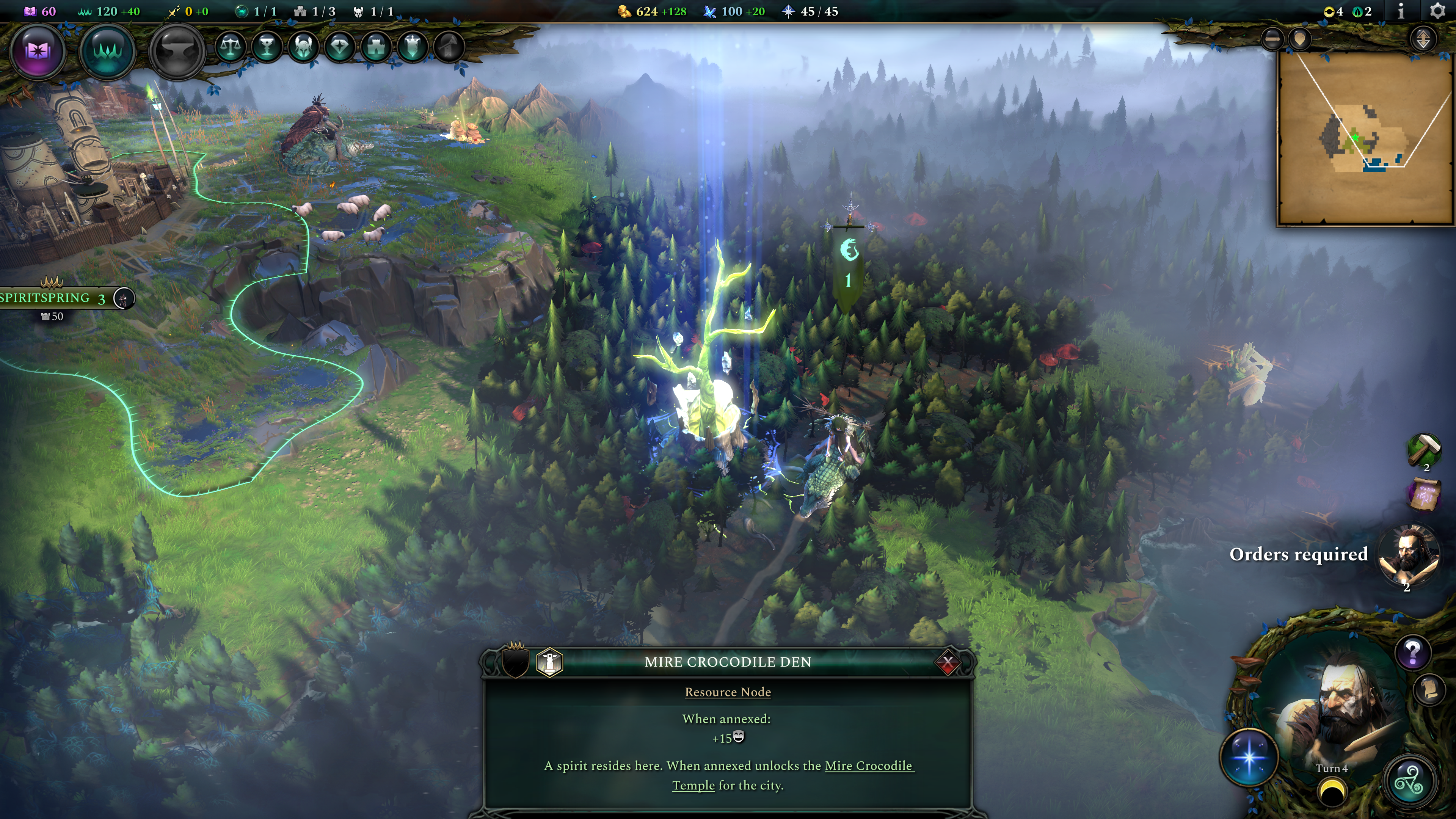Screen dimensions: 1456x819
Task: Open the hammer build notification
Action: tap(1423, 450)
